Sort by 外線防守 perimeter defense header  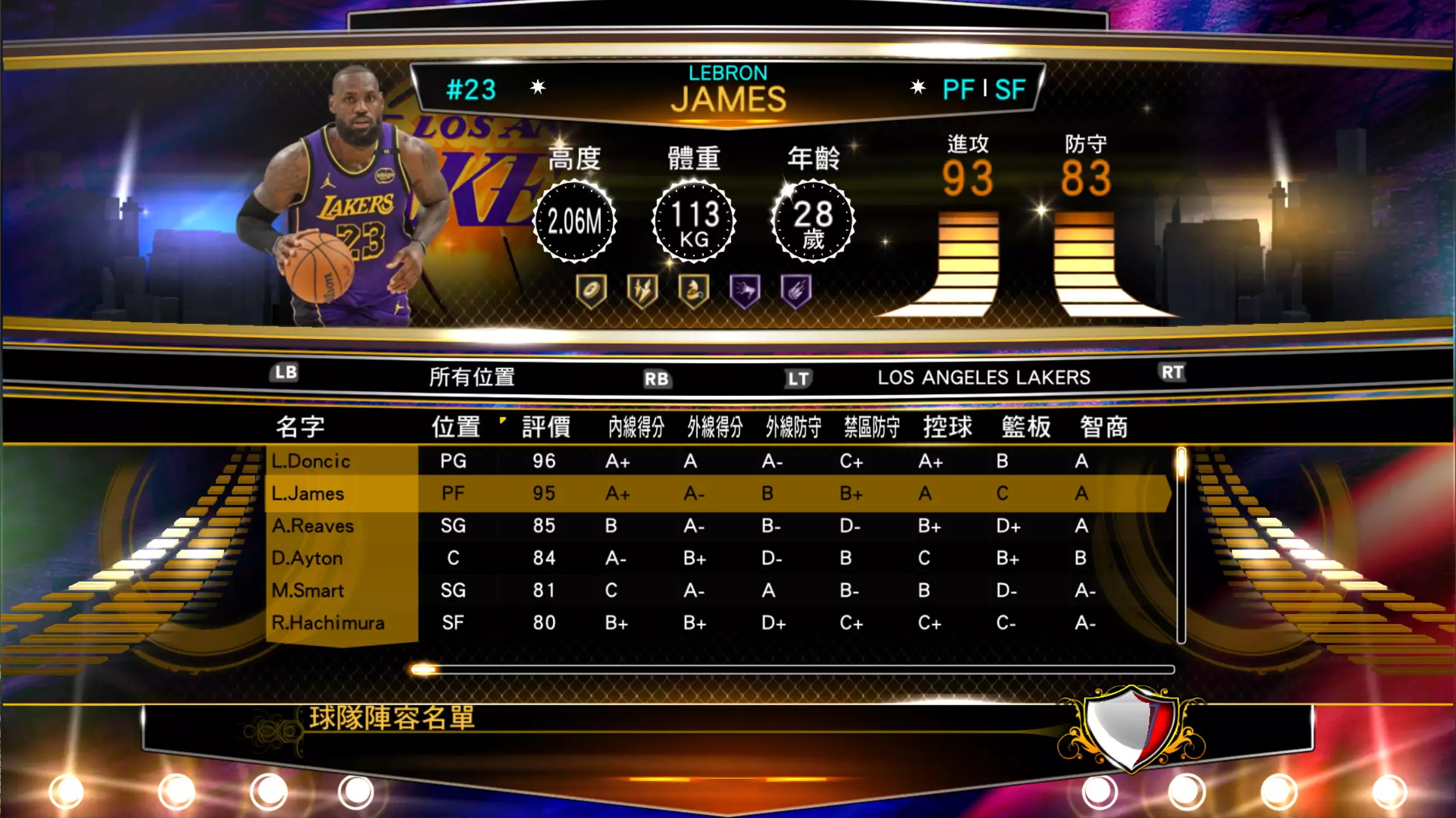[x=793, y=427]
